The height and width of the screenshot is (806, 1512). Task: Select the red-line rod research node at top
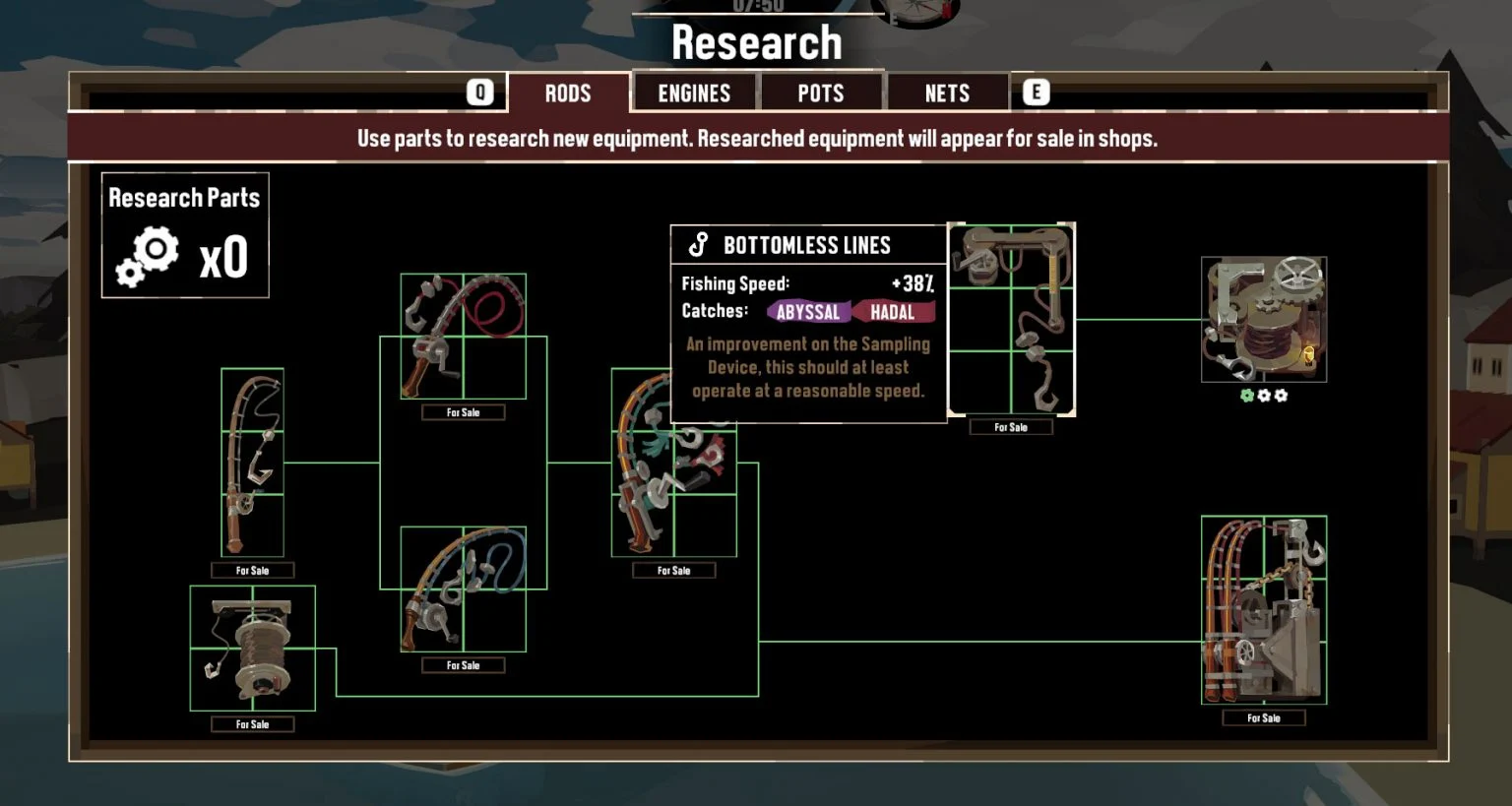463,335
